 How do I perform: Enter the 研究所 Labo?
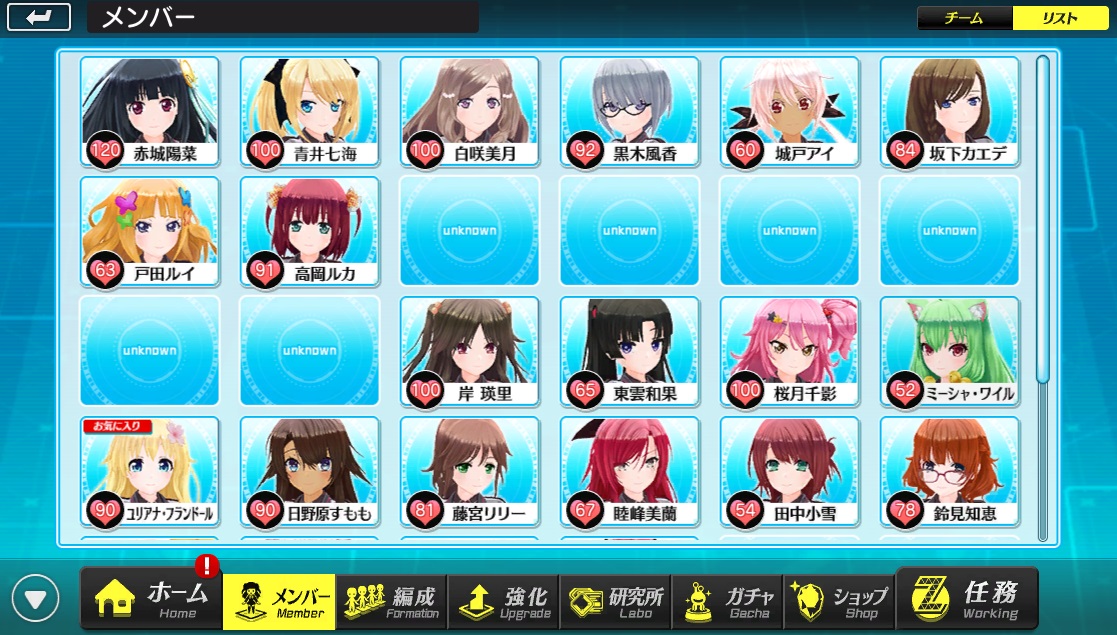(x=615, y=599)
